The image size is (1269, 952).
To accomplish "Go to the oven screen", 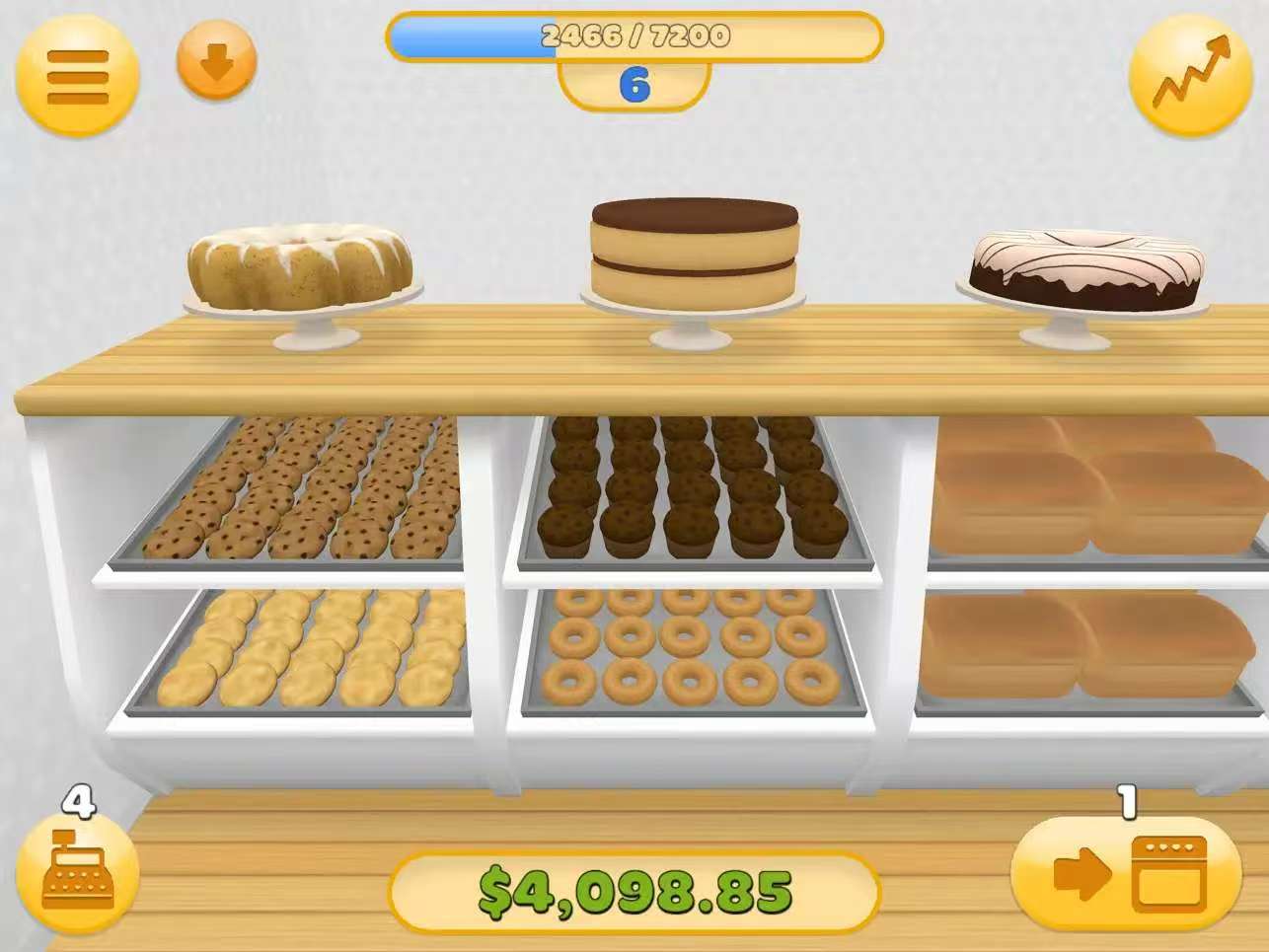I will click(x=1127, y=873).
